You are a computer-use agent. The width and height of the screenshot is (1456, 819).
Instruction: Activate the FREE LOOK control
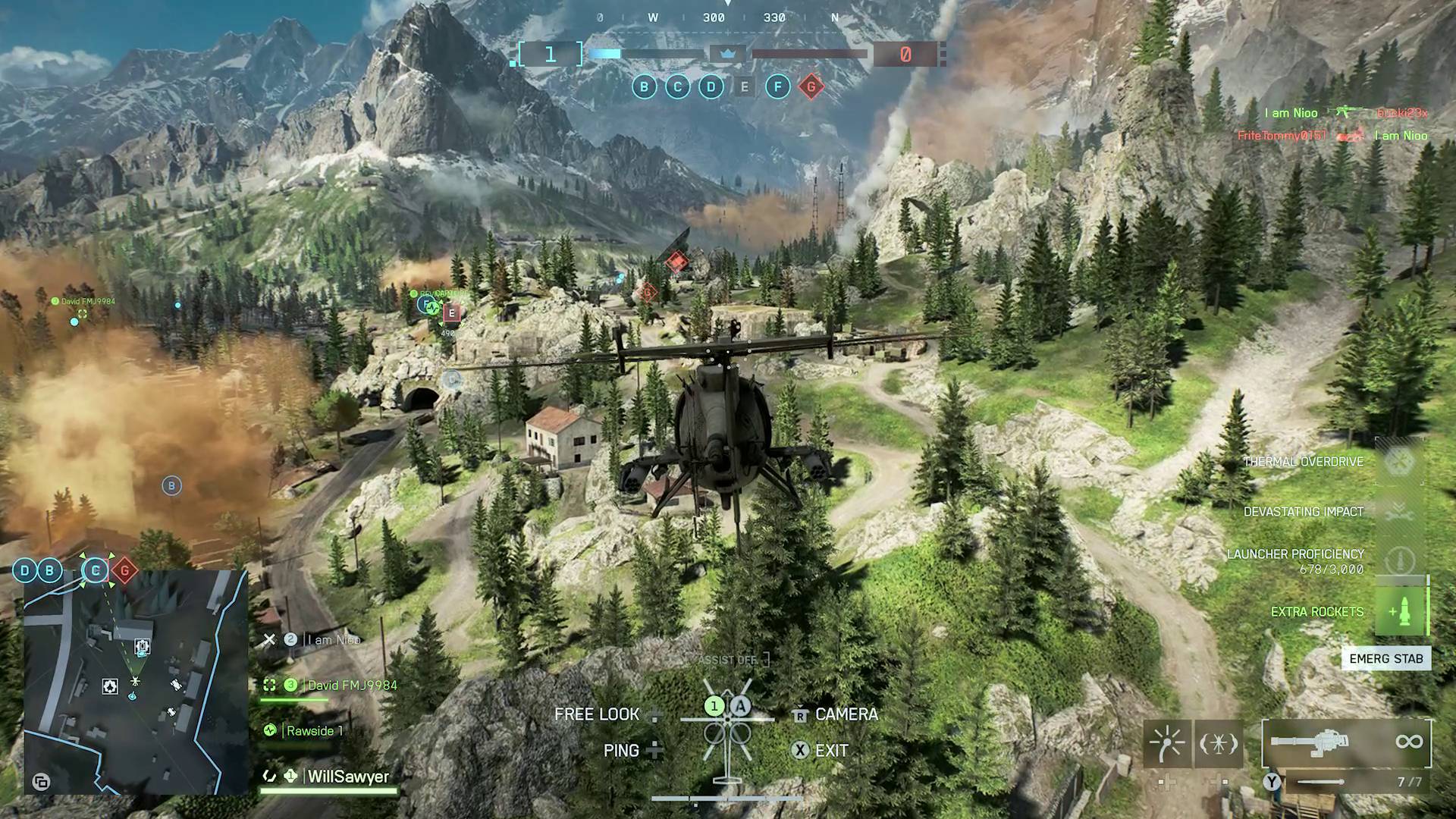597,714
